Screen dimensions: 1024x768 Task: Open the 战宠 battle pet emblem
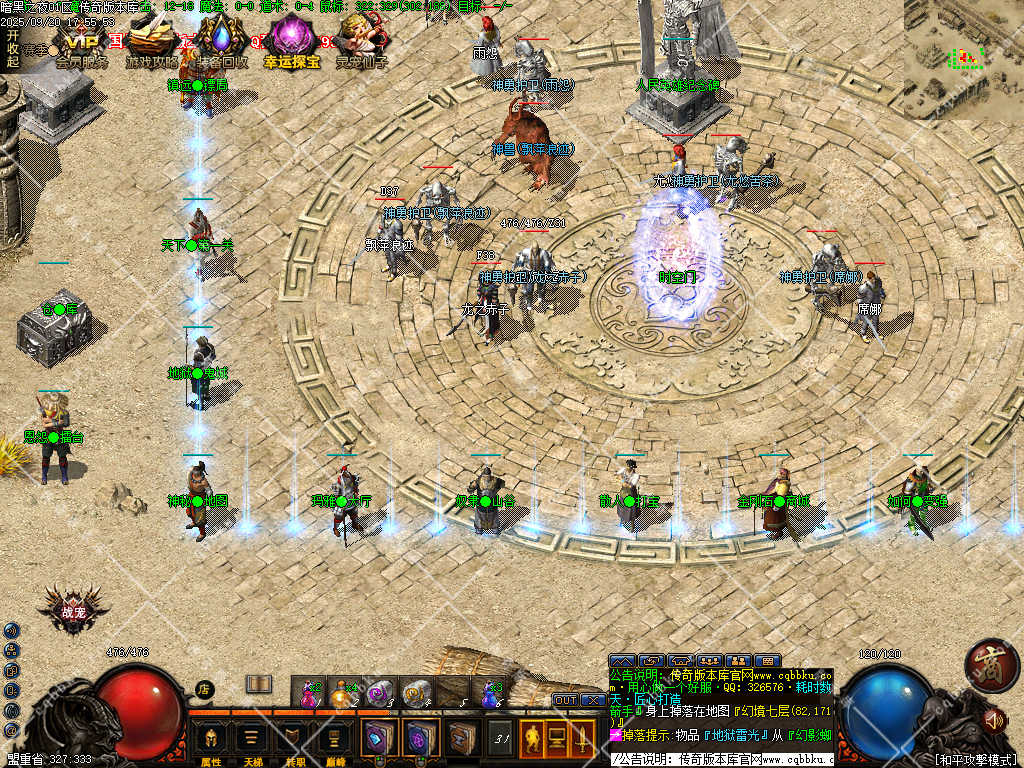[72, 612]
